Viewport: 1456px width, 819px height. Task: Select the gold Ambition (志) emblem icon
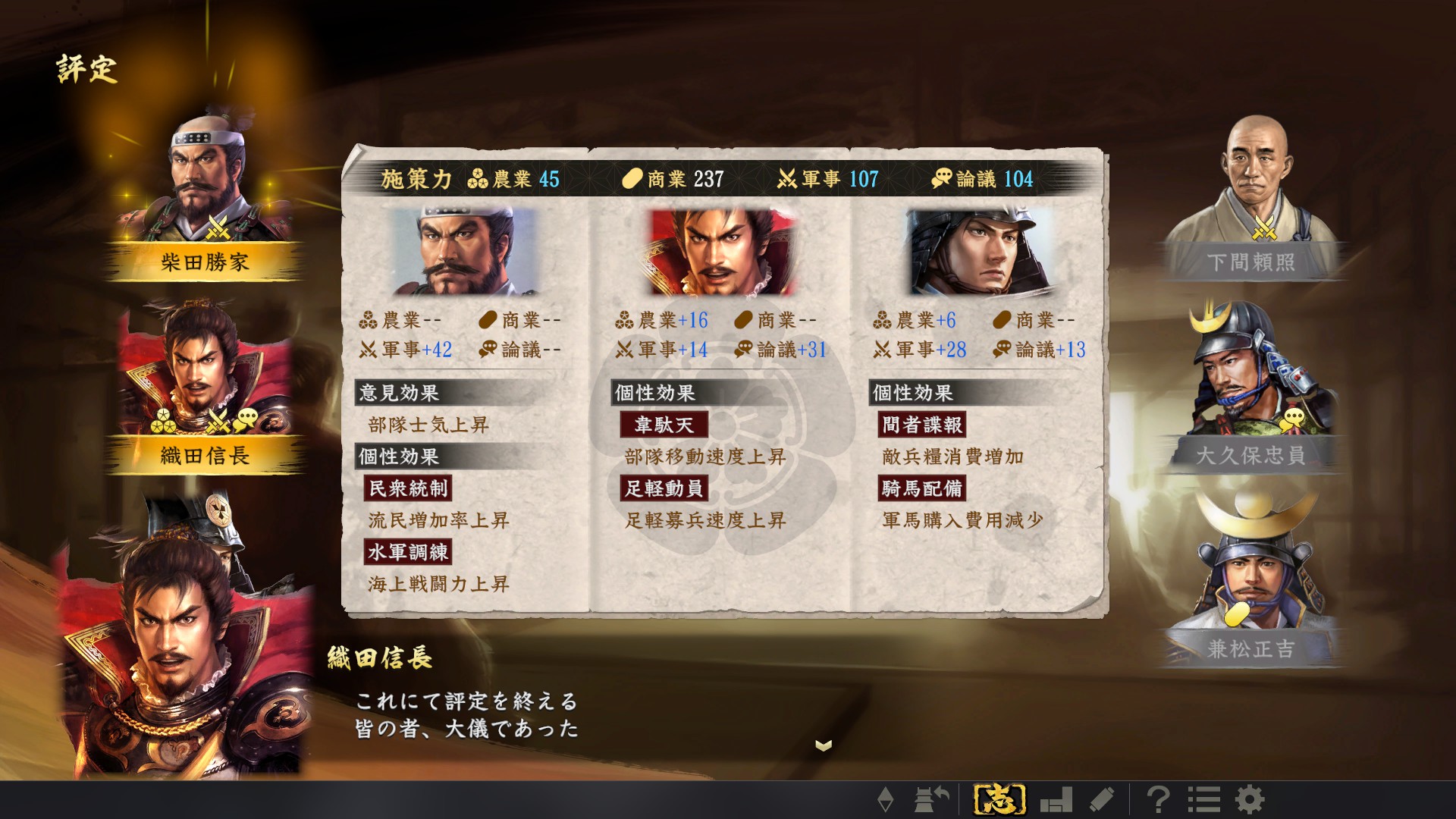coord(1001,800)
